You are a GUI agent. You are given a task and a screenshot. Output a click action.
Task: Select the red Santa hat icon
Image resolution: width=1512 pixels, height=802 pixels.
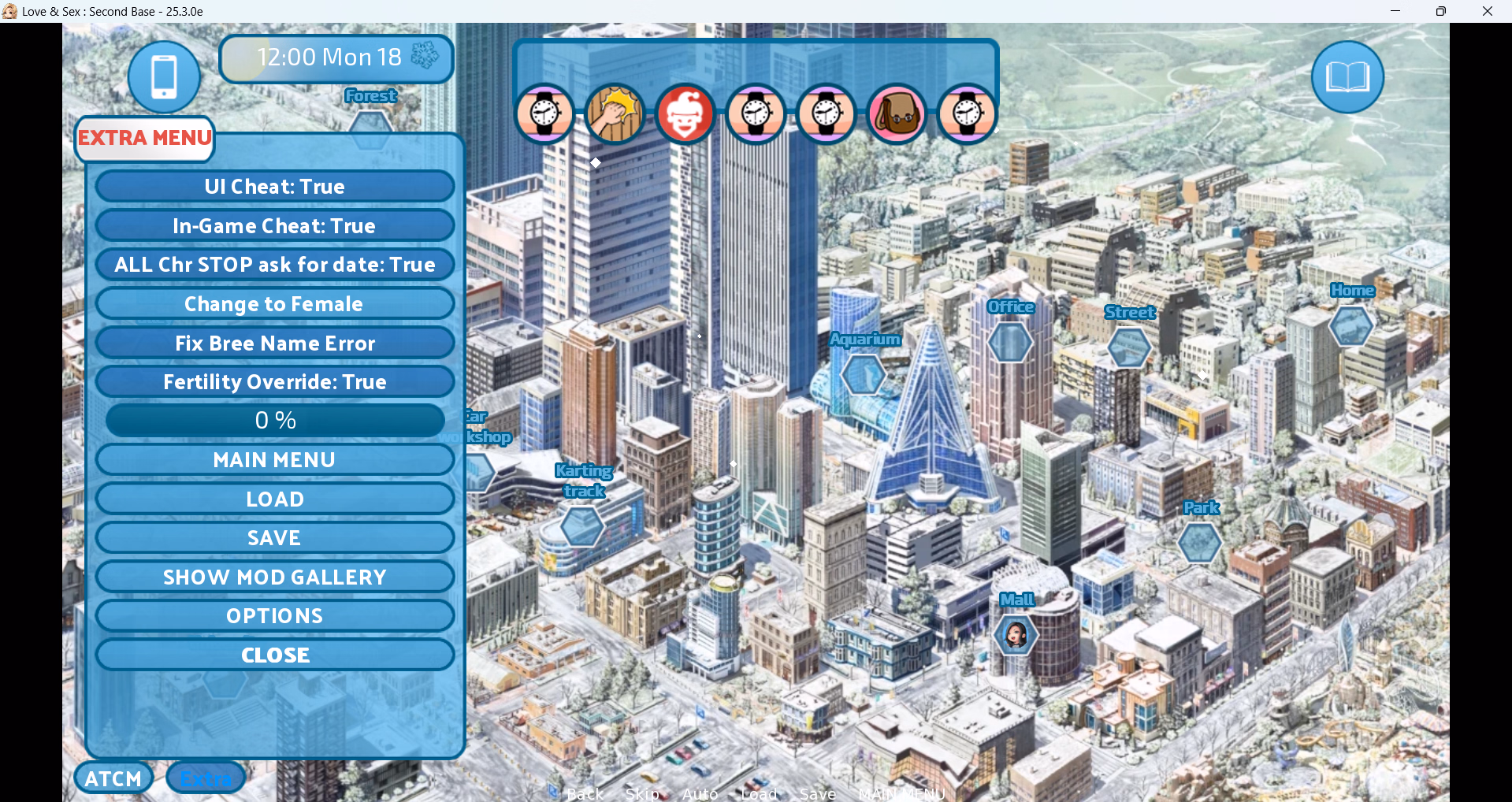pos(685,114)
